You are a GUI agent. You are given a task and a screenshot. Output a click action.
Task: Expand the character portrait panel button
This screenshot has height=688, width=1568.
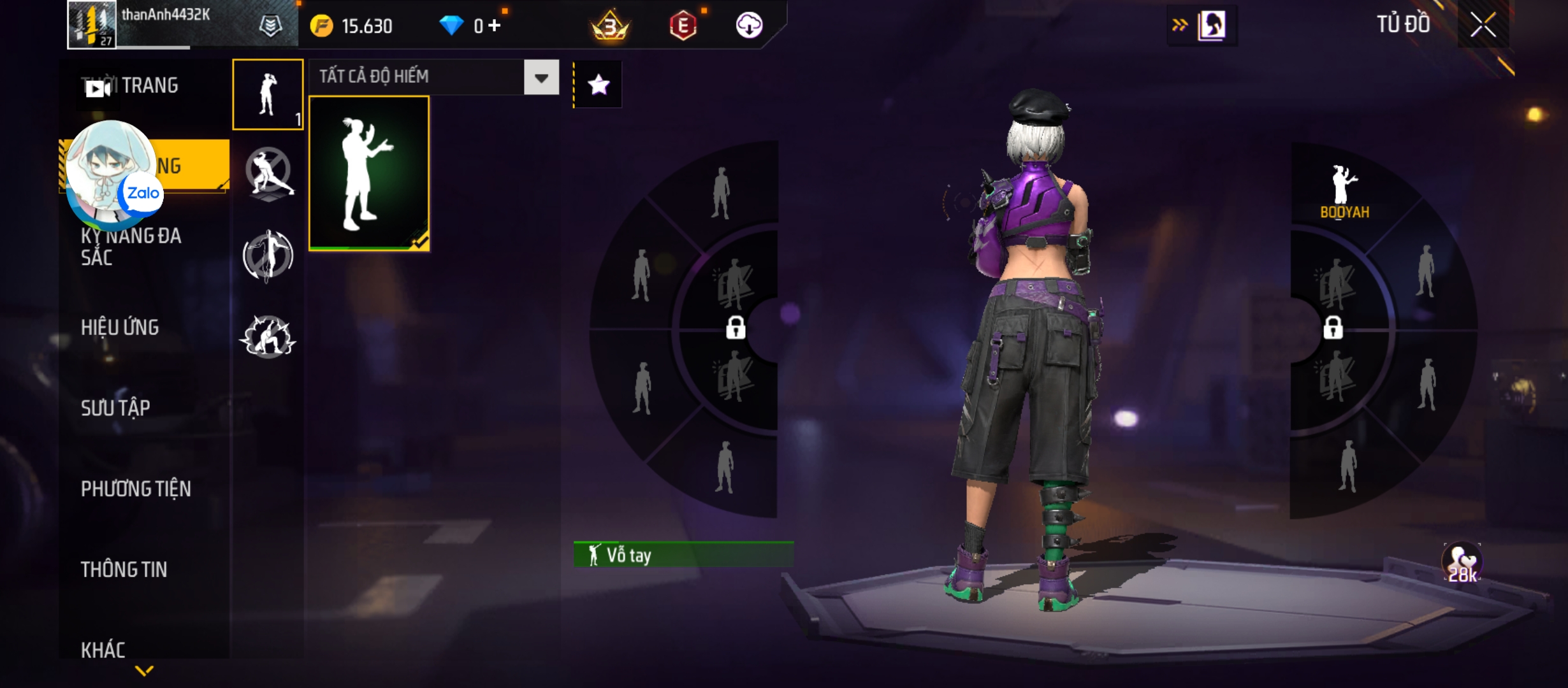[x=1201, y=25]
